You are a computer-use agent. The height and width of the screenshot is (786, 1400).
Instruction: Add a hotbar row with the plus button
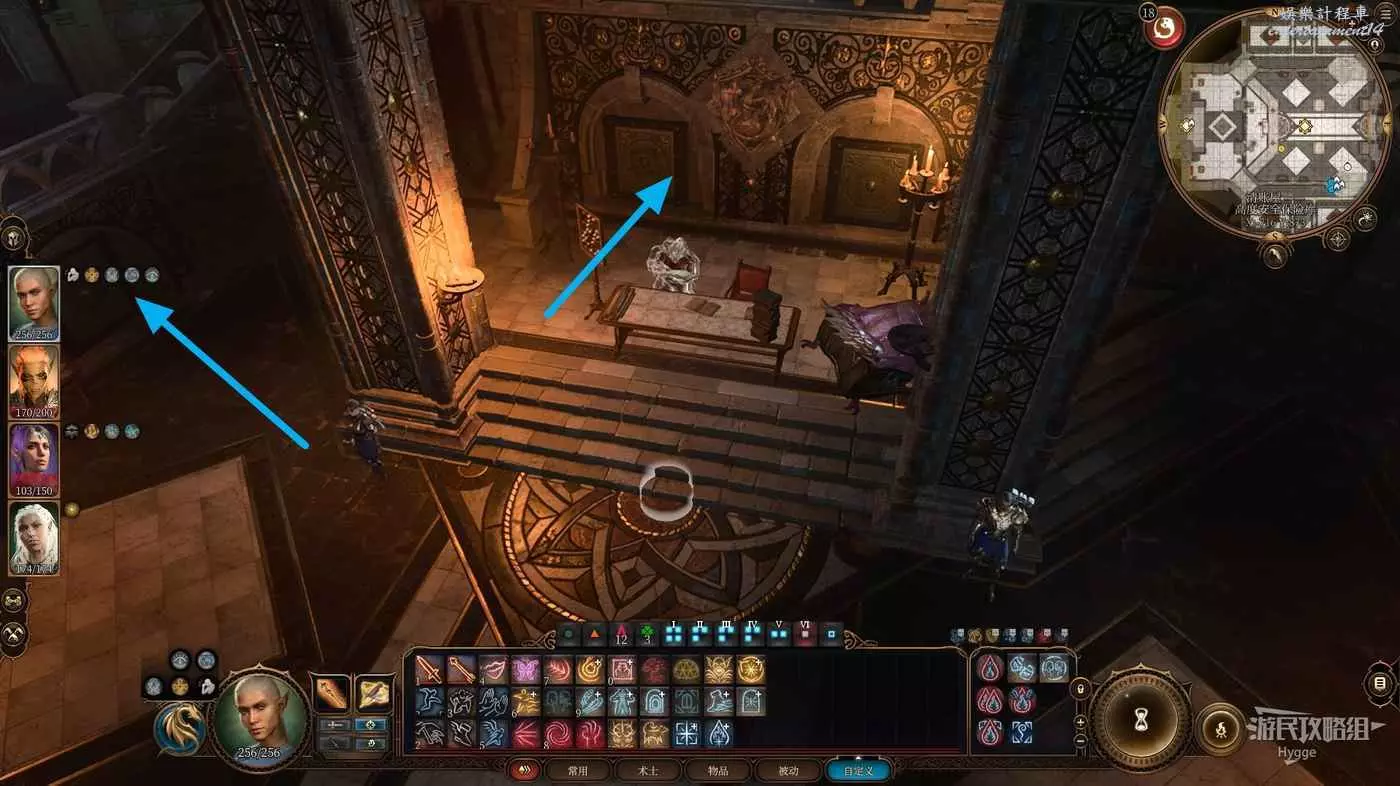(x=1081, y=721)
